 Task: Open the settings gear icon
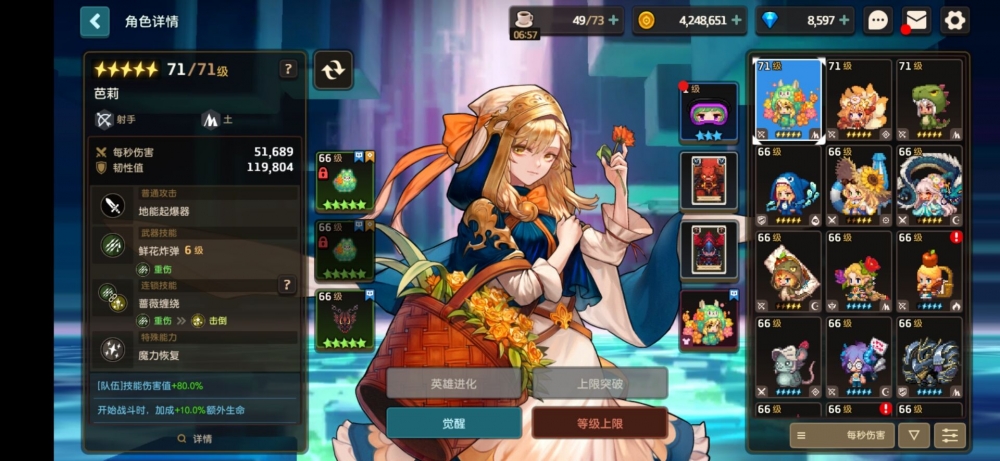coord(955,20)
